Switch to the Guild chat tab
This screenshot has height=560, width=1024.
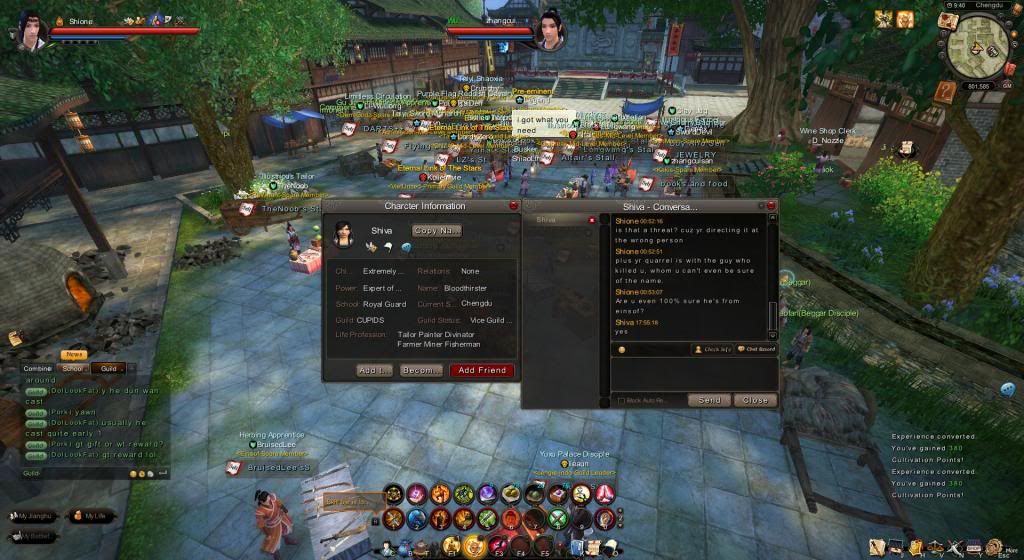[x=108, y=368]
